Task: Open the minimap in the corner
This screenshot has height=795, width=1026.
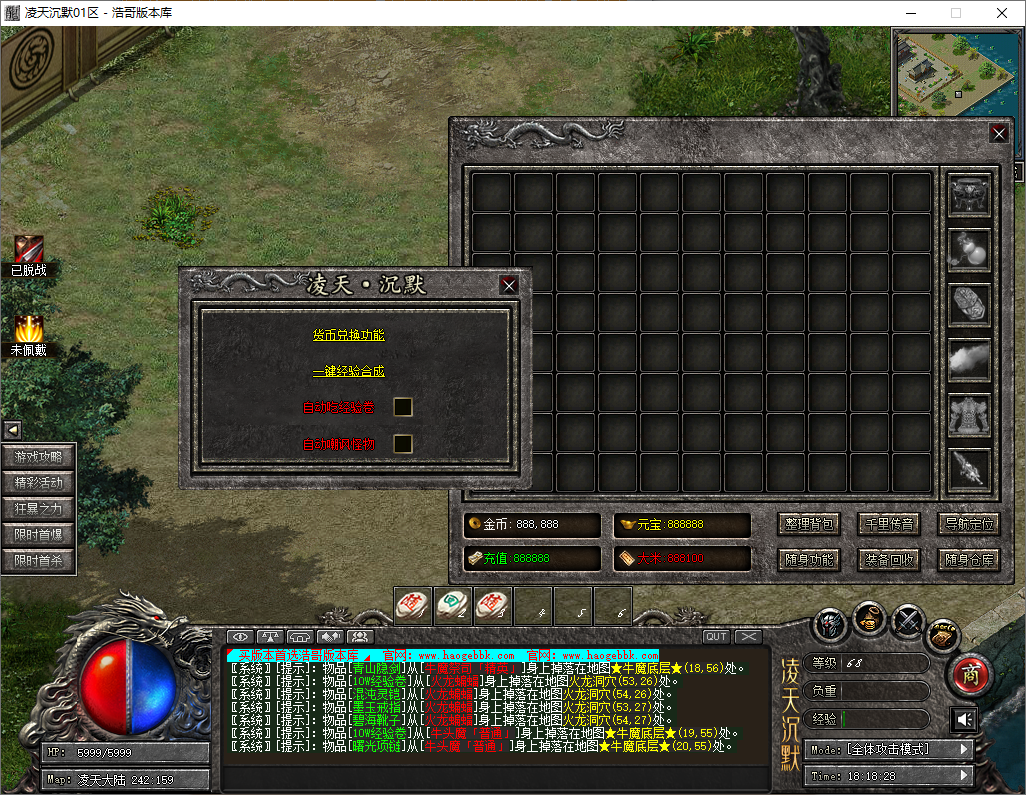Action: (957, 72)
